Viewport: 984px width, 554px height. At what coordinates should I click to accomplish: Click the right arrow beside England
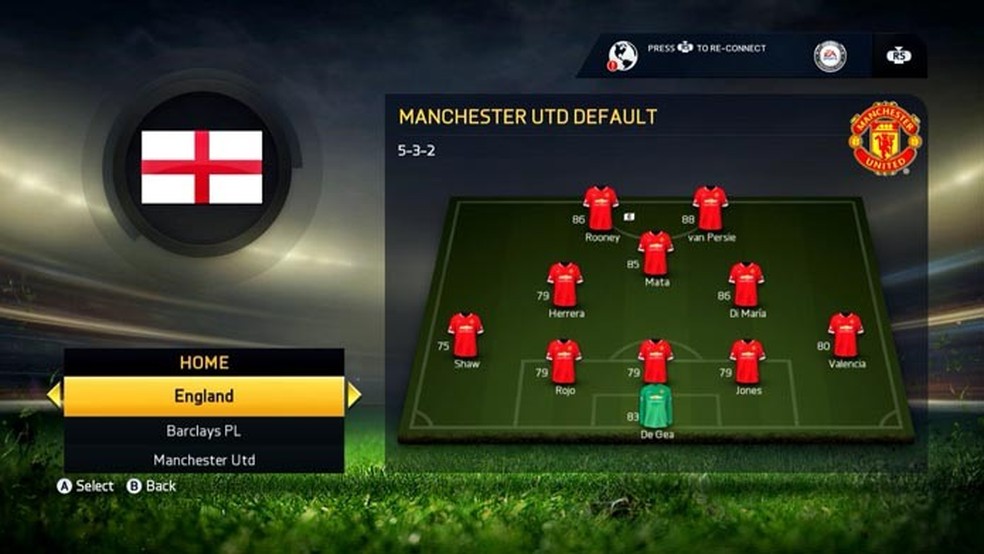pos(354,396)
